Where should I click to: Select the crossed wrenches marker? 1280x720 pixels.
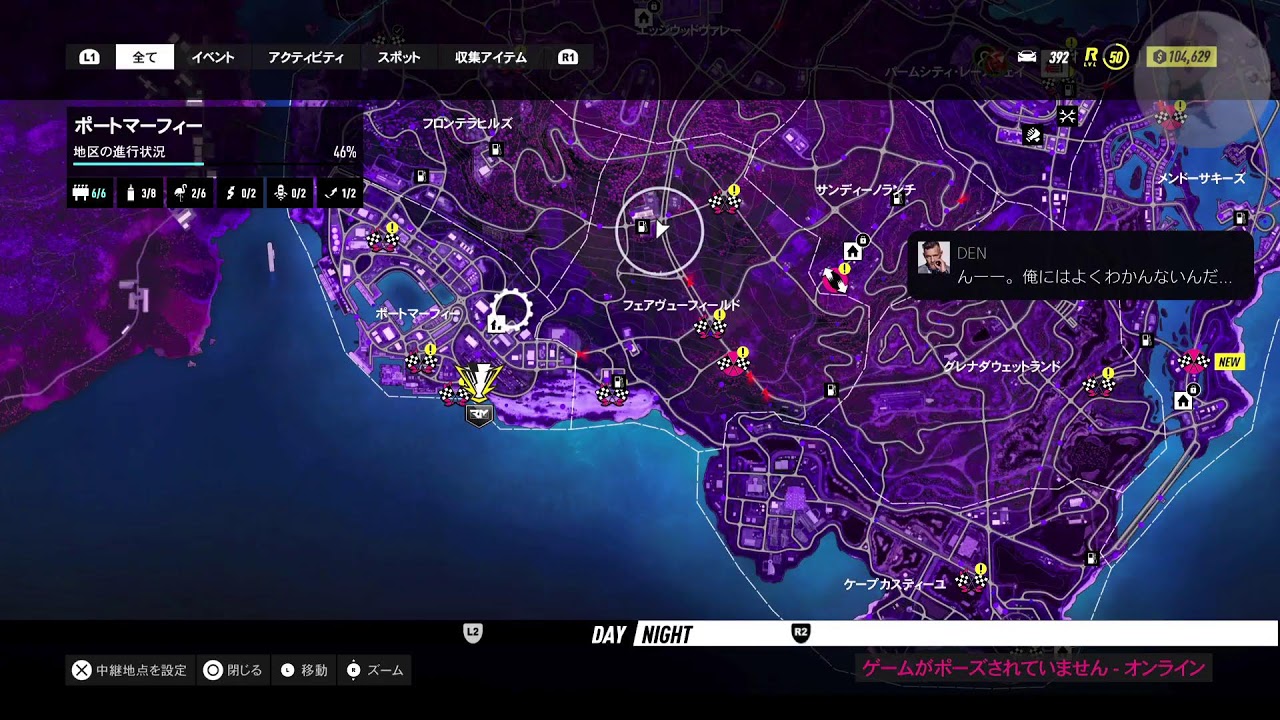[1067, 117]
